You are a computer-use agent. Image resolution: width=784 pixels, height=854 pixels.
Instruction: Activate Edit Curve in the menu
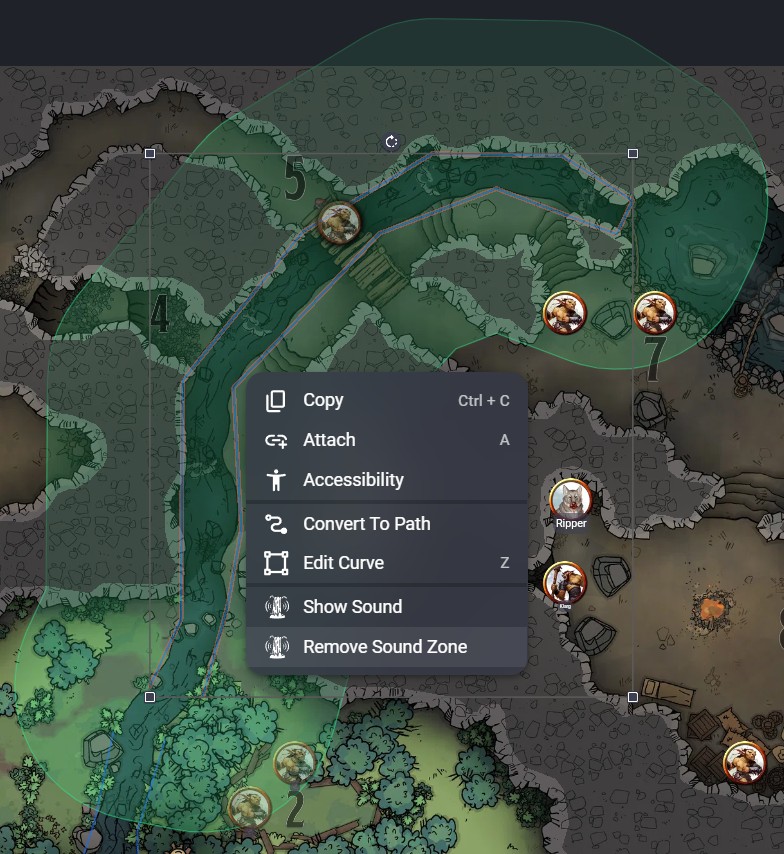343,563
